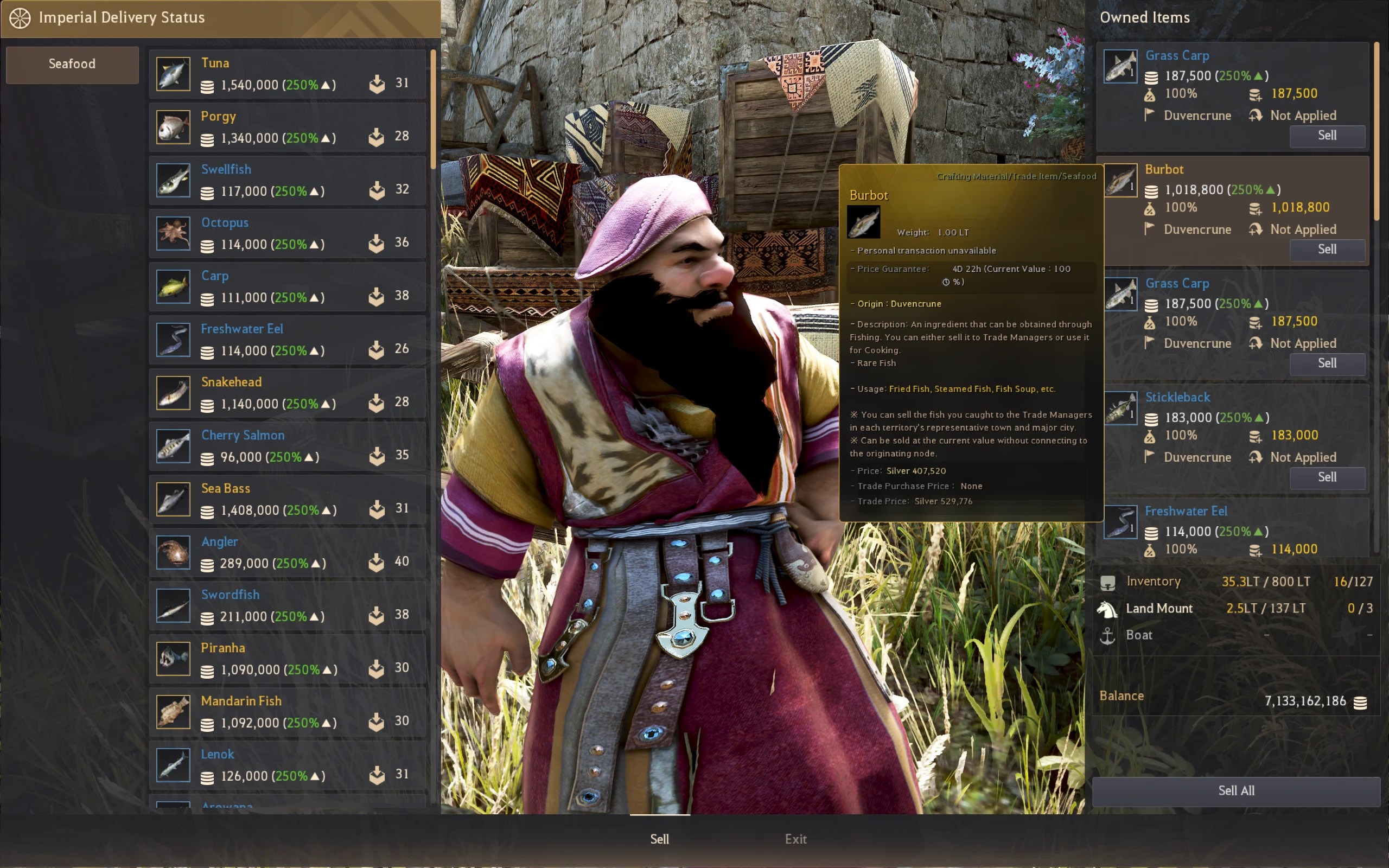Click the Snakehead fish icon

tap(172, 392)
